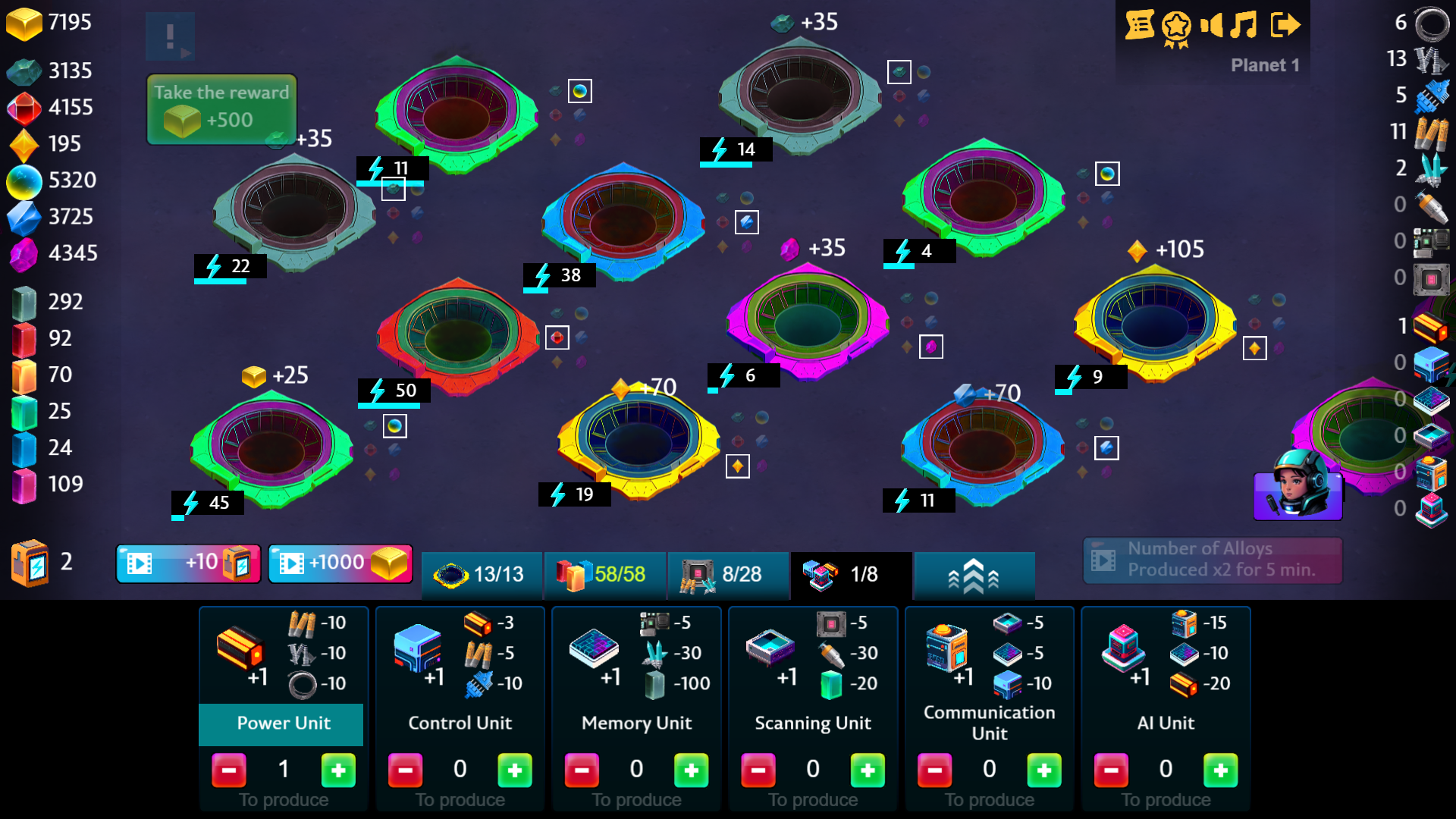Image resolution: width=1456 pixels, height=819 pixels.
Task: Open the components counter 8/28
Action: point(727,576)
